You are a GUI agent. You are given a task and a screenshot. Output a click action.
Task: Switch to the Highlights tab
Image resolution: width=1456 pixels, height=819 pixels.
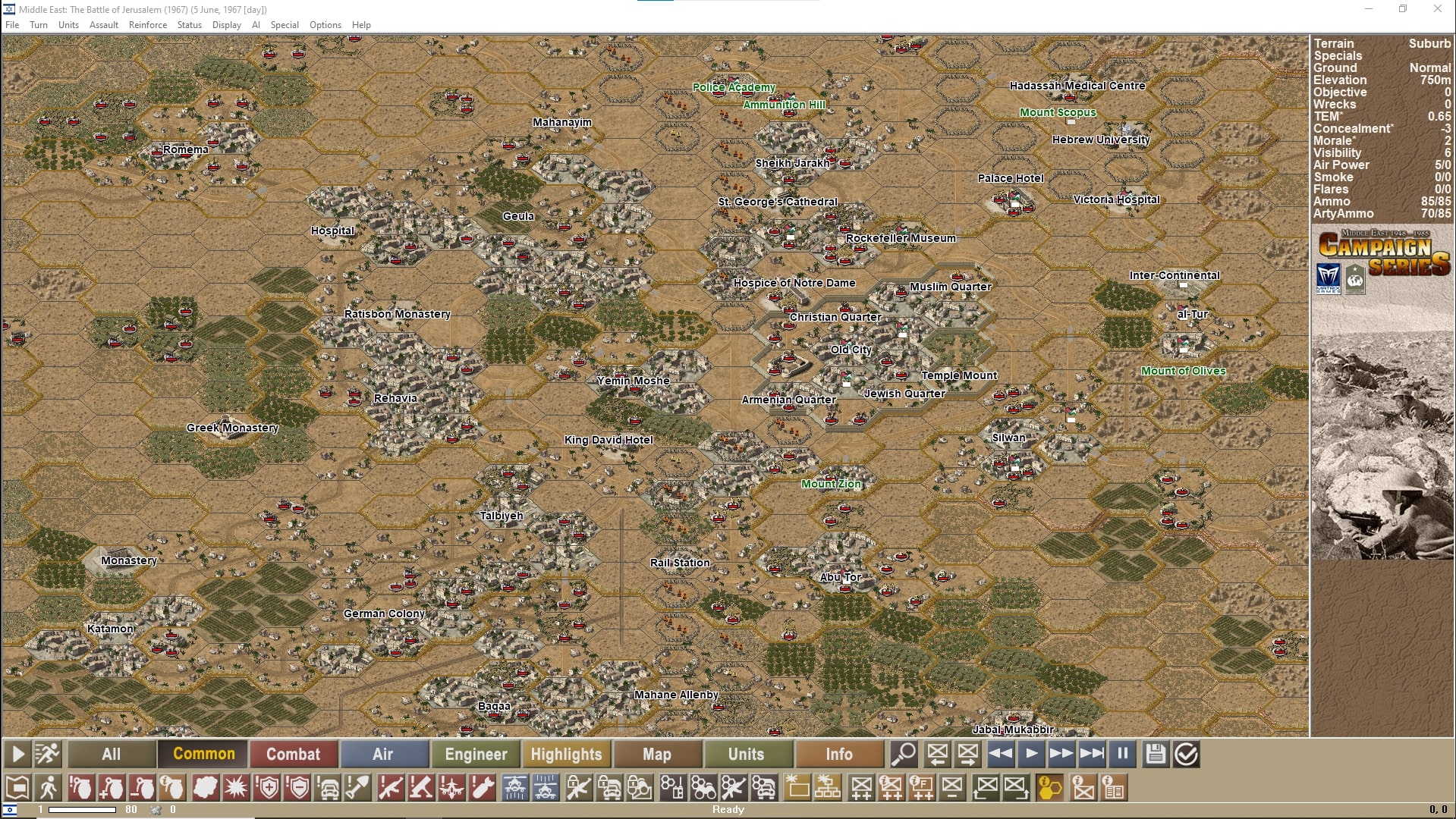coord(566,754)
